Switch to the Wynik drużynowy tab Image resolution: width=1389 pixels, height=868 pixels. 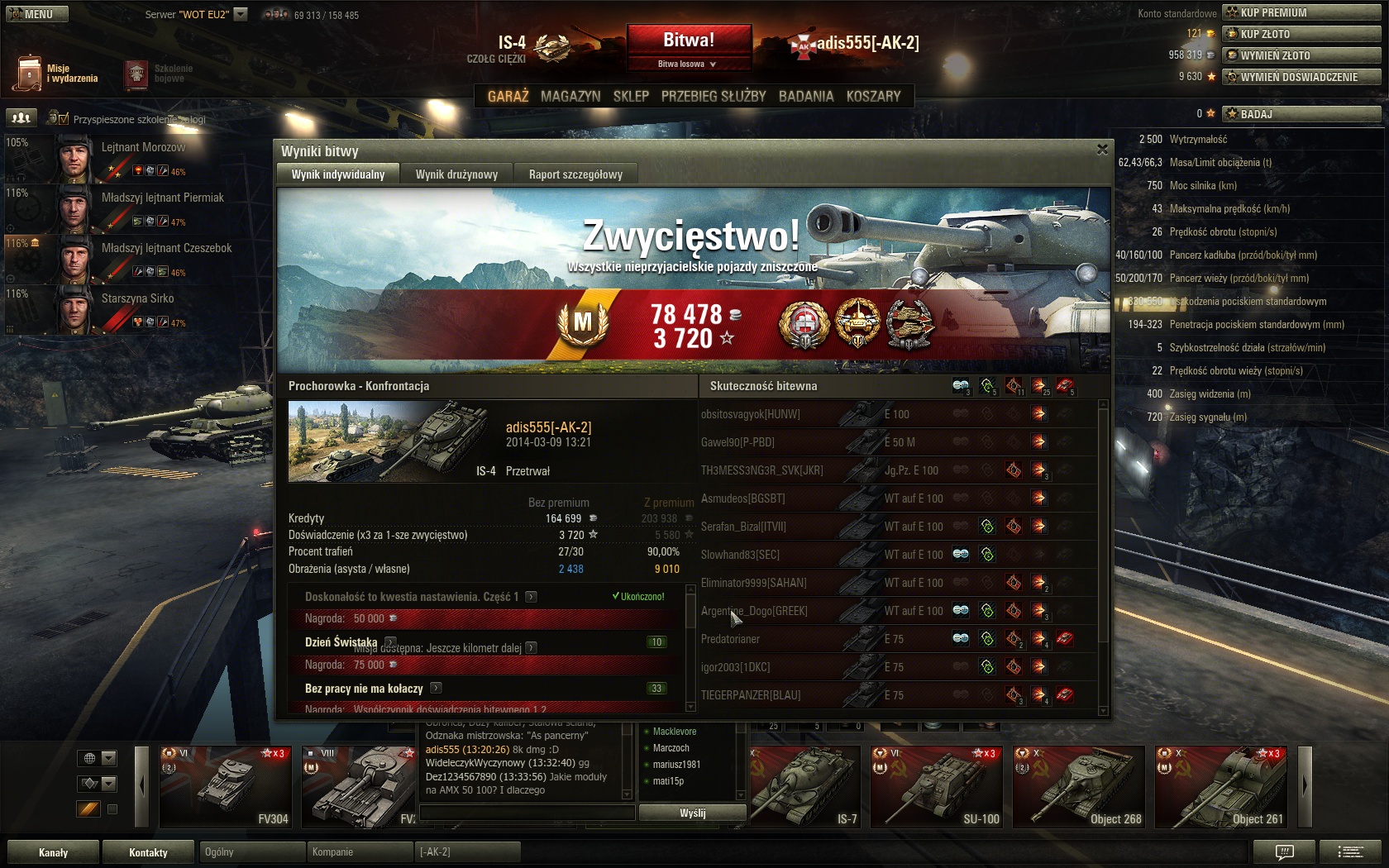pos(456,174)
